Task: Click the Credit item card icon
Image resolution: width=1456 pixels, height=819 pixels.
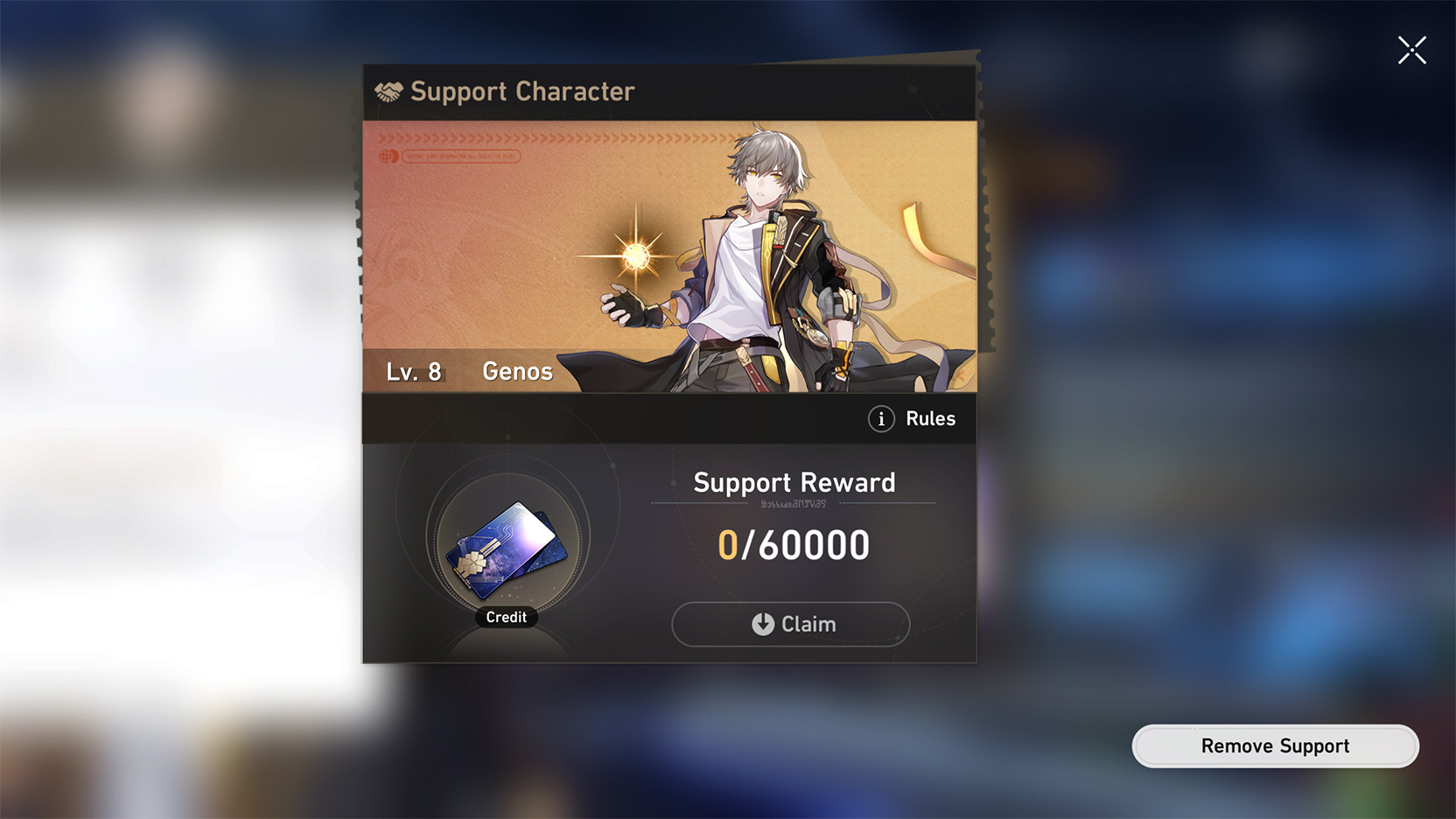Action: point(505,549)
